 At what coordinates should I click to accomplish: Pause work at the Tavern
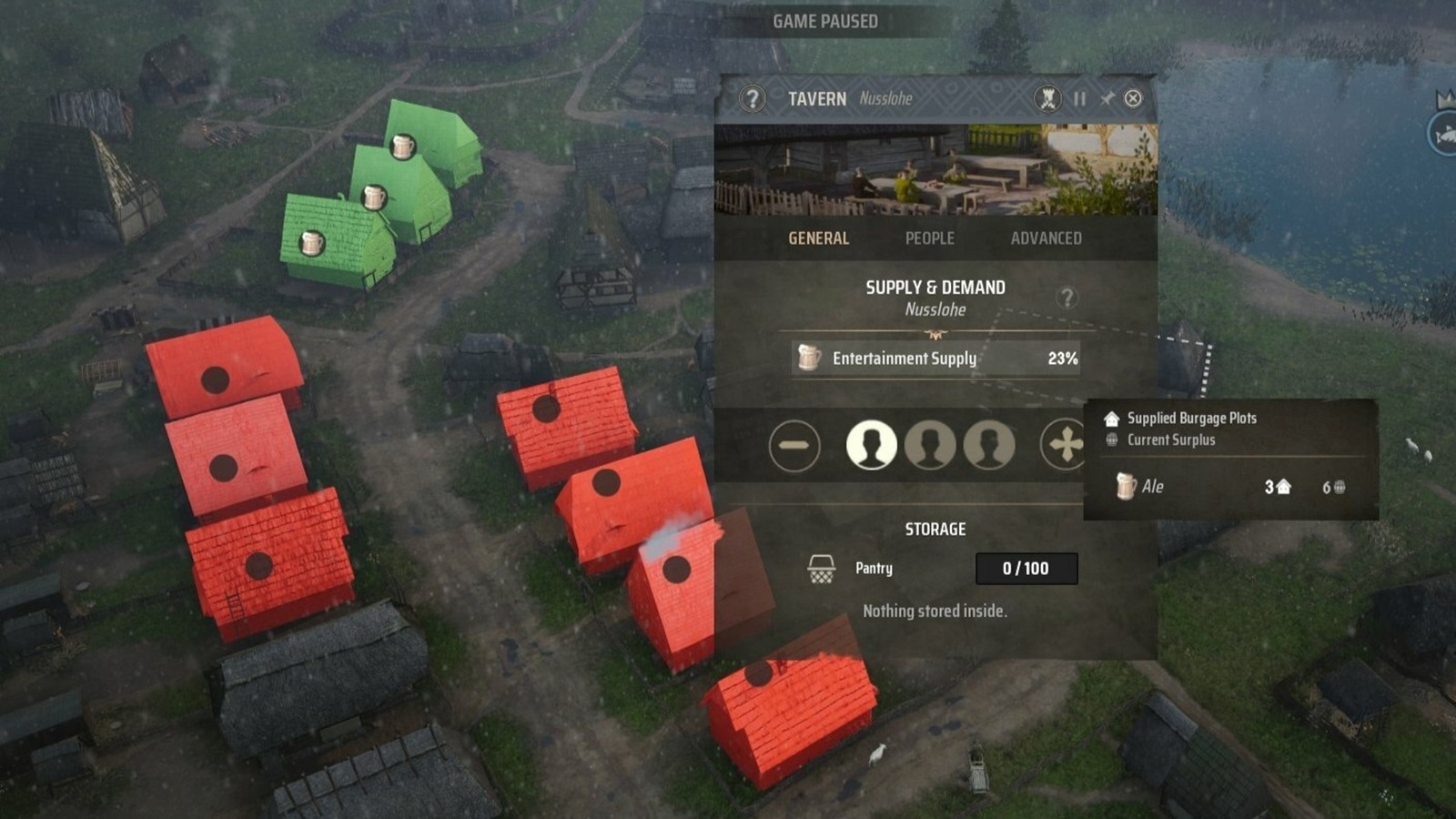(x=1079, y=98)
